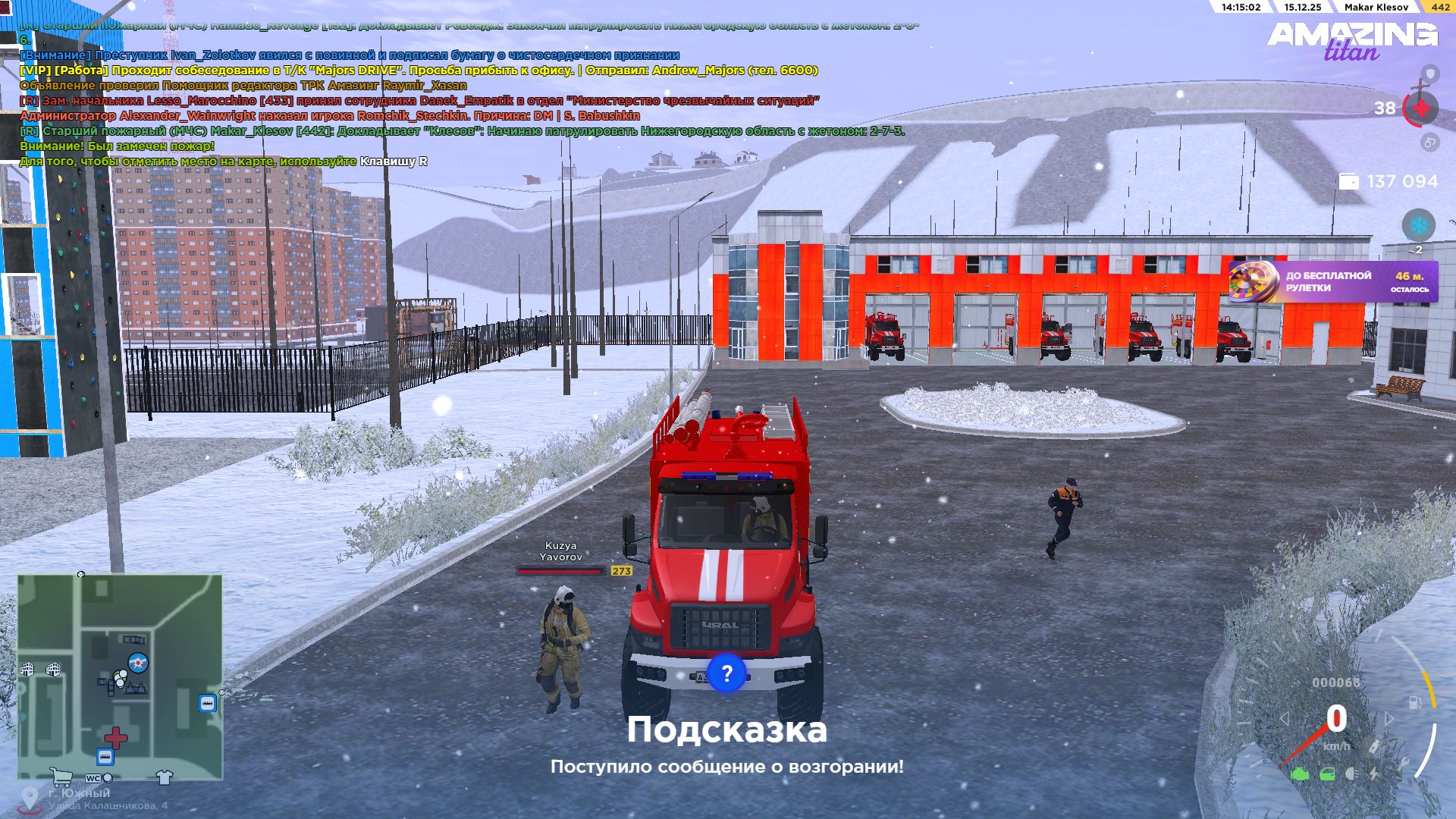Click the engine indicator icon on the speedometer
The height and width of the screenshot is (819, 1456).
(x=1300, y=774)
